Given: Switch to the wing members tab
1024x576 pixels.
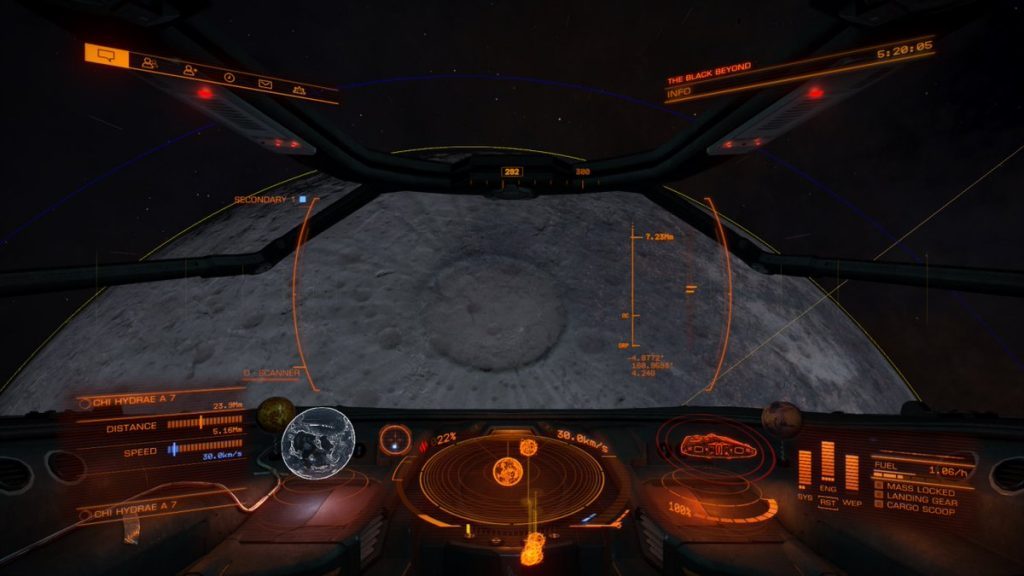Looking at the screenshot, I should [150, 62].
